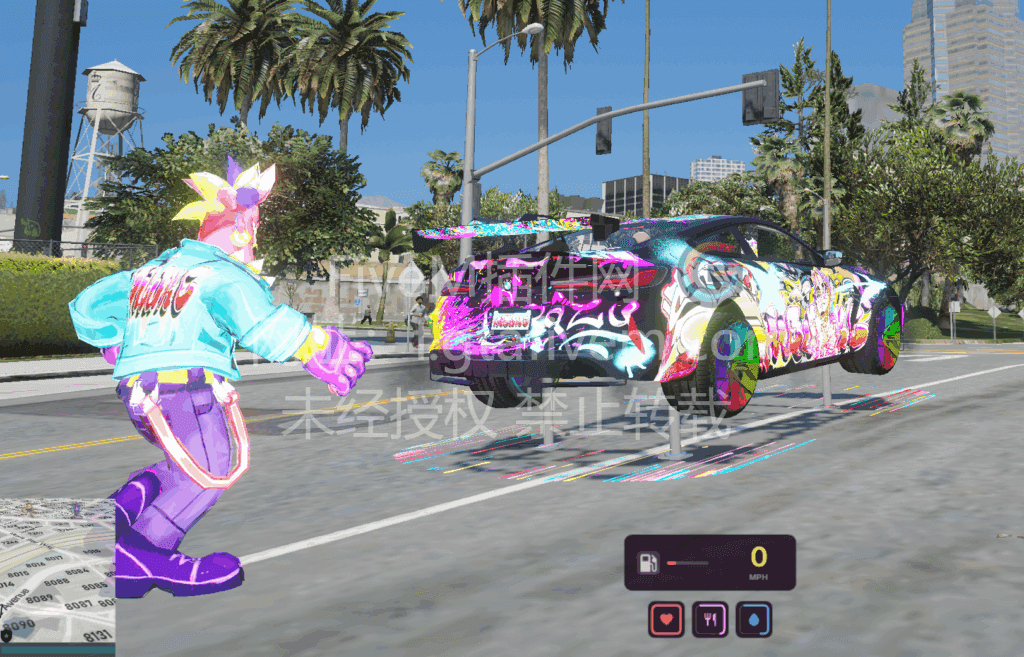This screenshot has height=657, width=1024.
Task: Select the water drop thirst icon
Action: tap(754, 620)
